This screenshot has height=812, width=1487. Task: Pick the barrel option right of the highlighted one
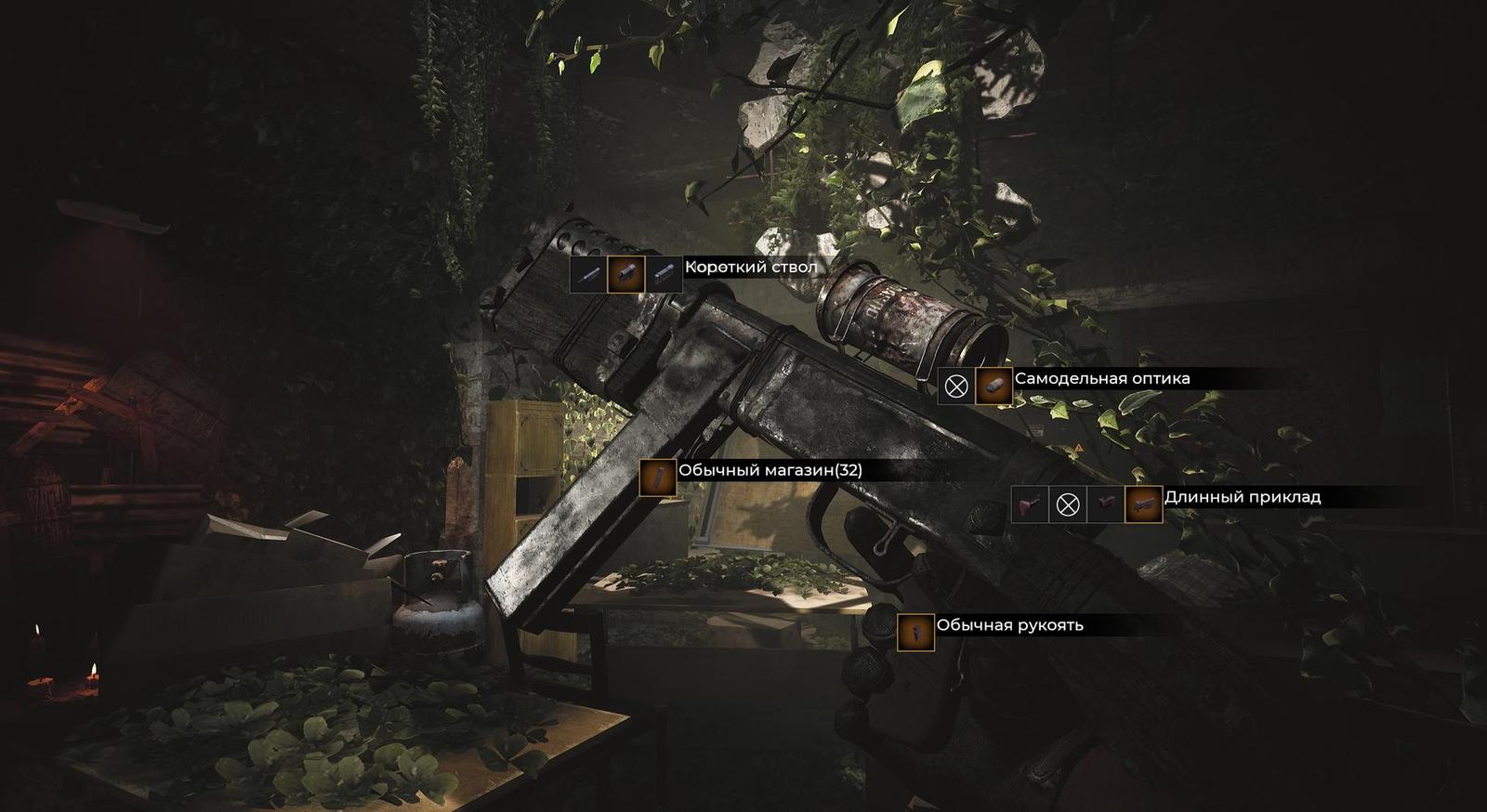point(664,274)
